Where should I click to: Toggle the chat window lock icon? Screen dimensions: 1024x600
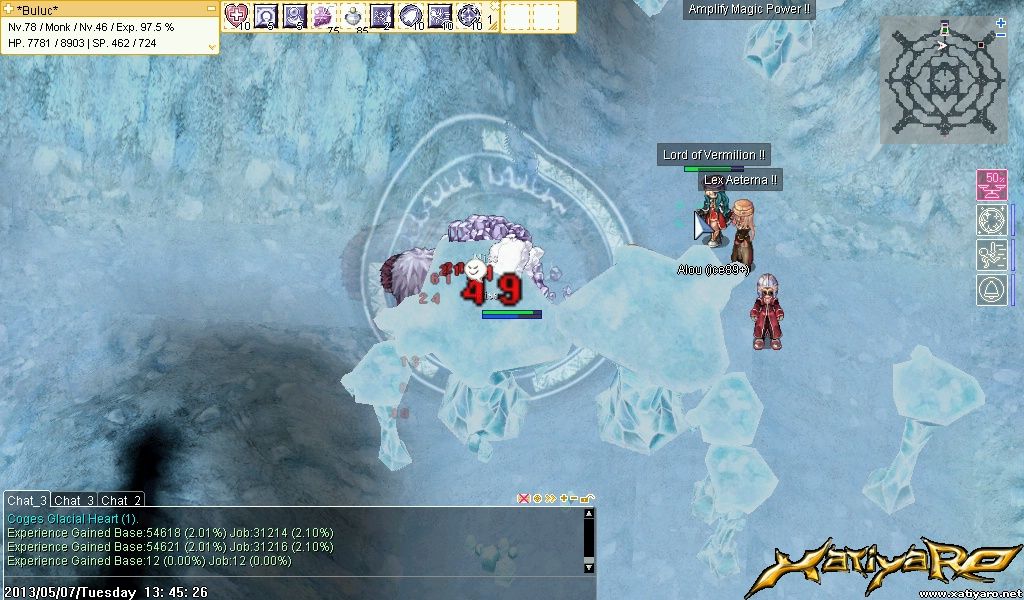click(x=587, y=498)
